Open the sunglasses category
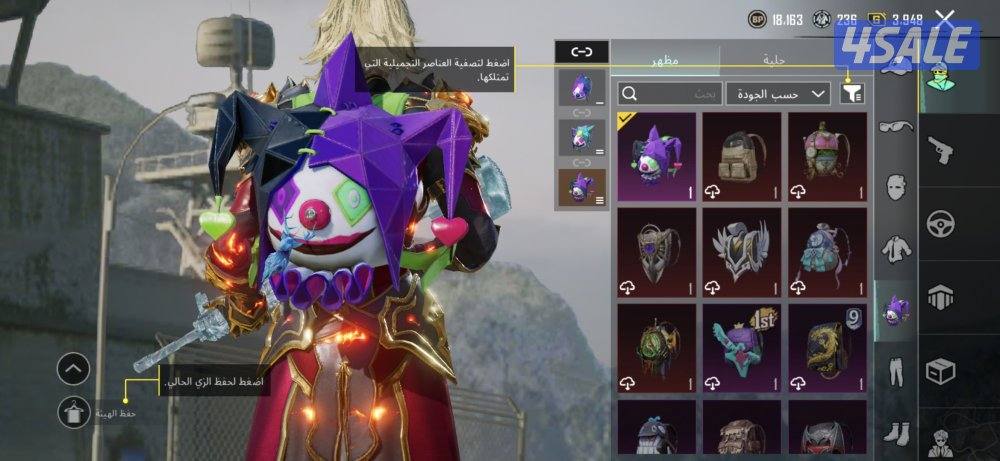1000x461 pixels. coord(896,128)
